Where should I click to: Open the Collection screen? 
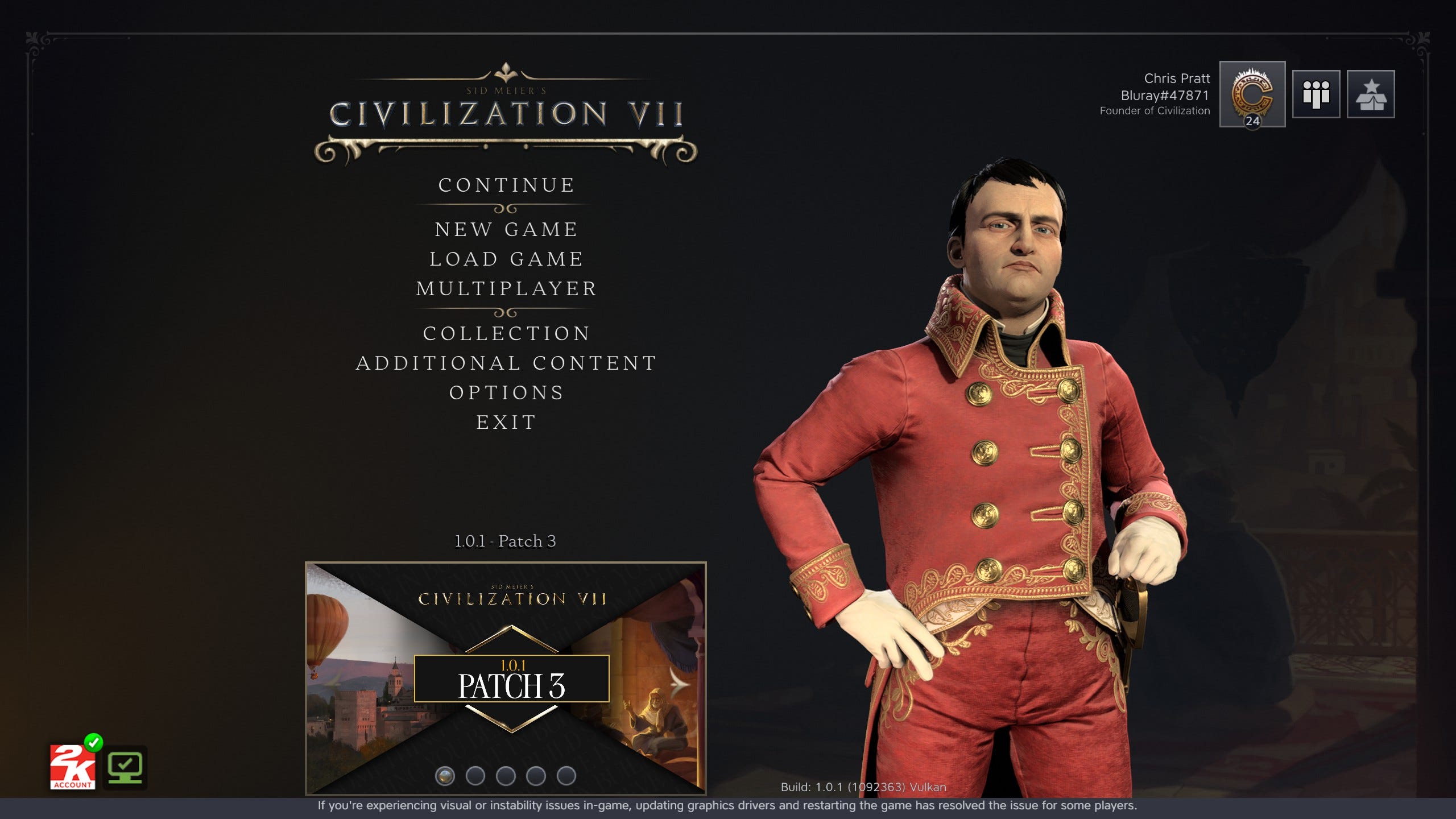click(x=506, y=334)
